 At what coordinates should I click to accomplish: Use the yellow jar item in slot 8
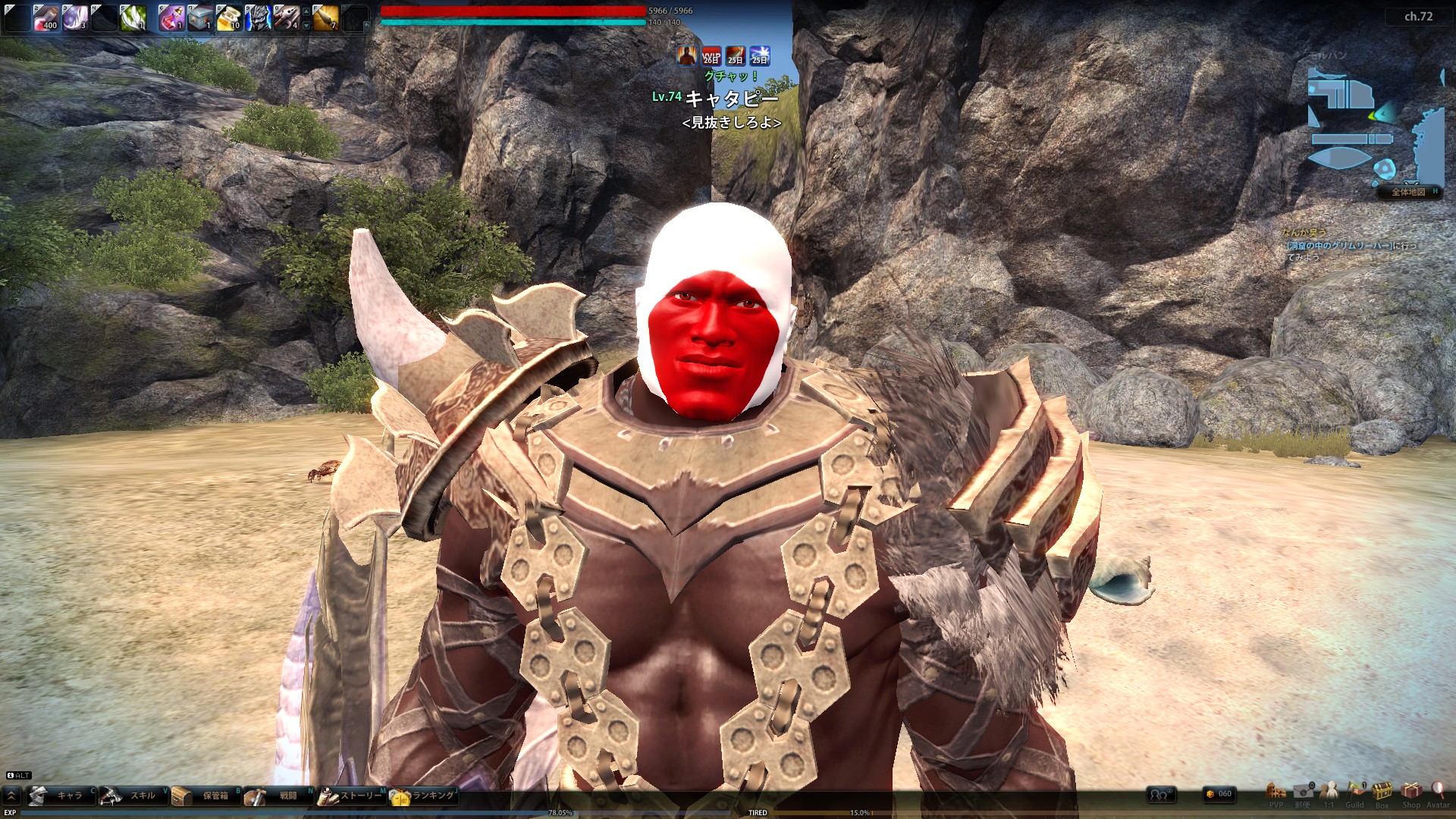tap(228, 17)
